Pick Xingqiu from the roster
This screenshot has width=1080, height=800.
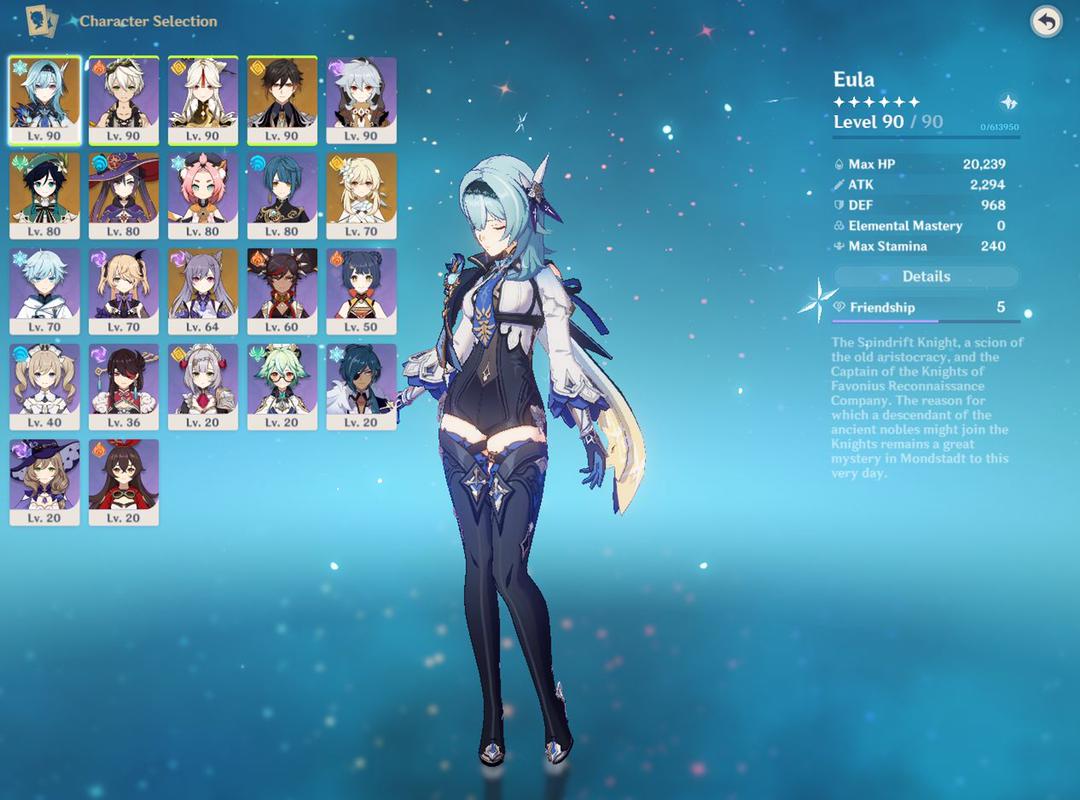[x=282, y=194]
